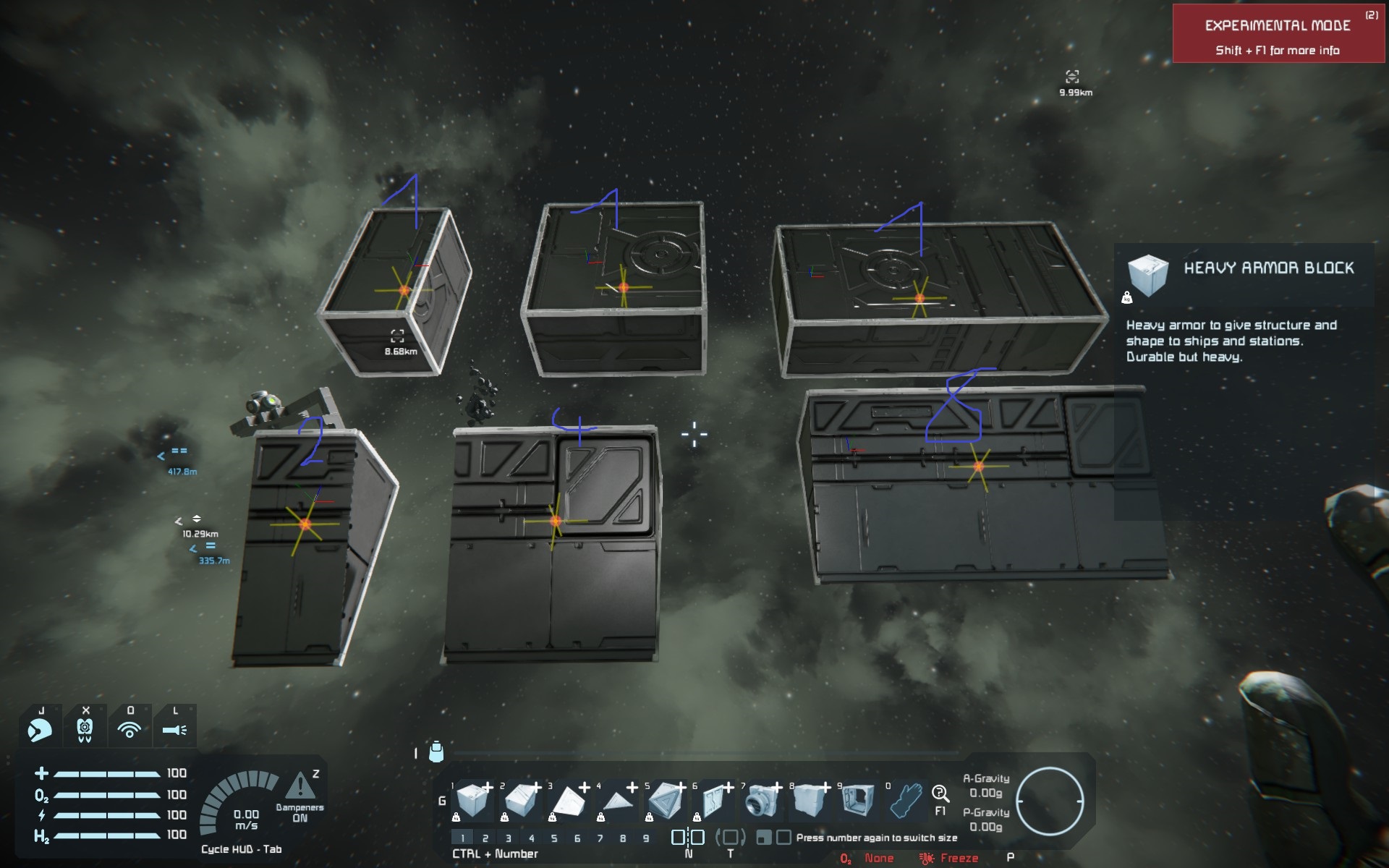
Task: Toggle the jetpack icon
Action: click(x=85, y=730)
